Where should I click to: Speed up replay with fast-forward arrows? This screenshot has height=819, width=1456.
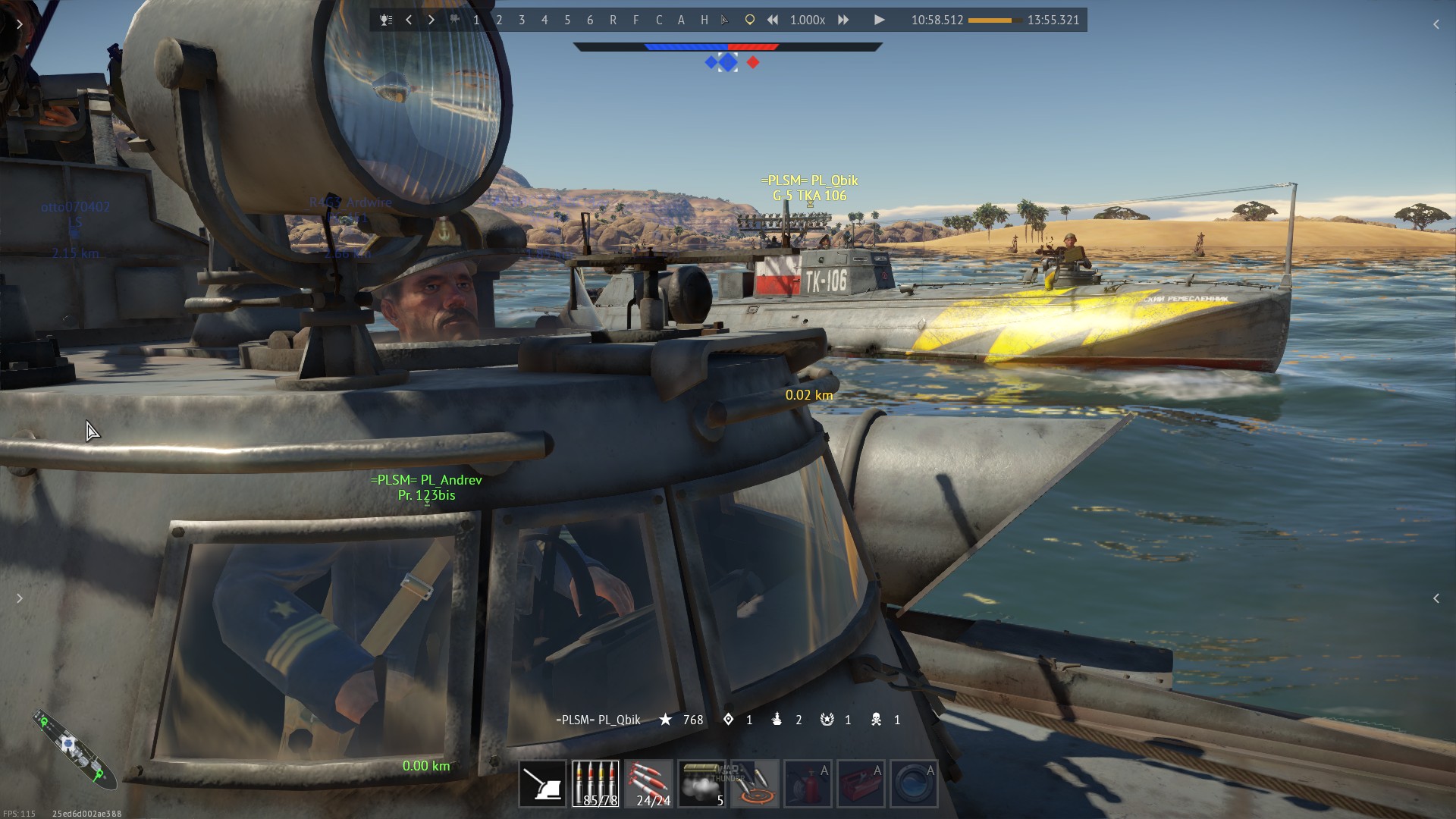(843, 20)
